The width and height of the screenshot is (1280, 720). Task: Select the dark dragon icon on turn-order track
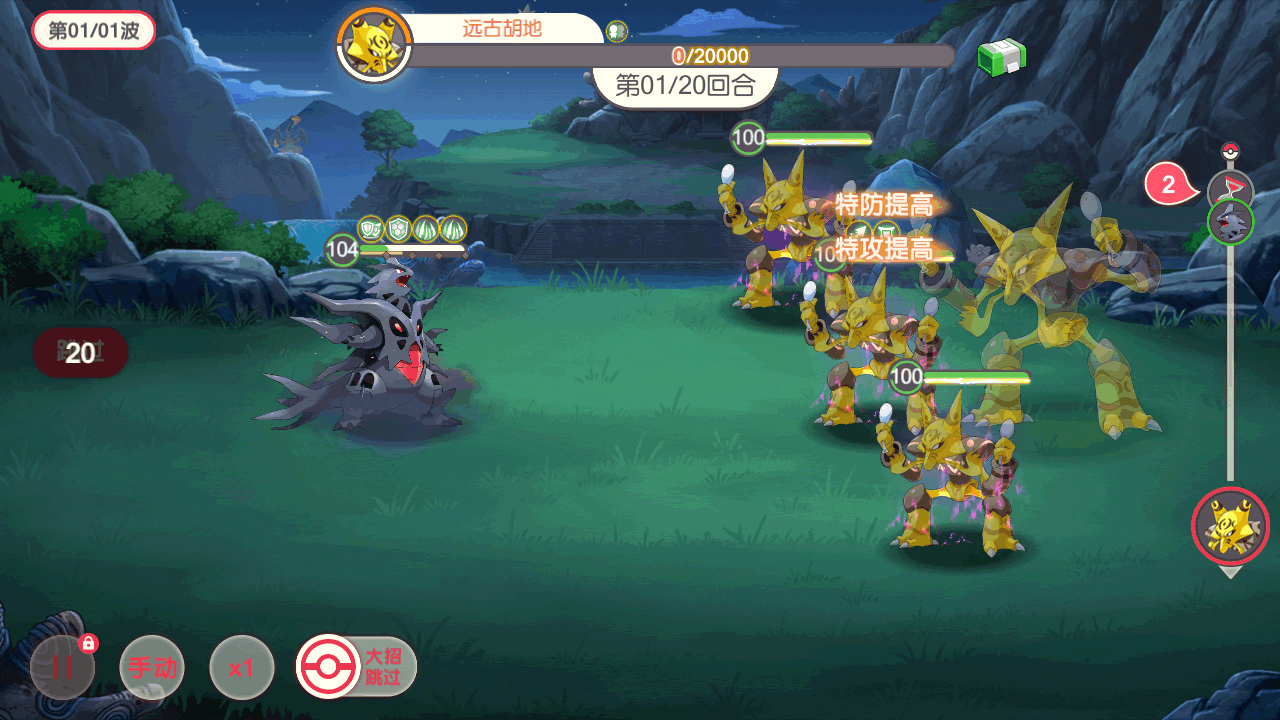pyautogui.click(x=1230, y=221)
